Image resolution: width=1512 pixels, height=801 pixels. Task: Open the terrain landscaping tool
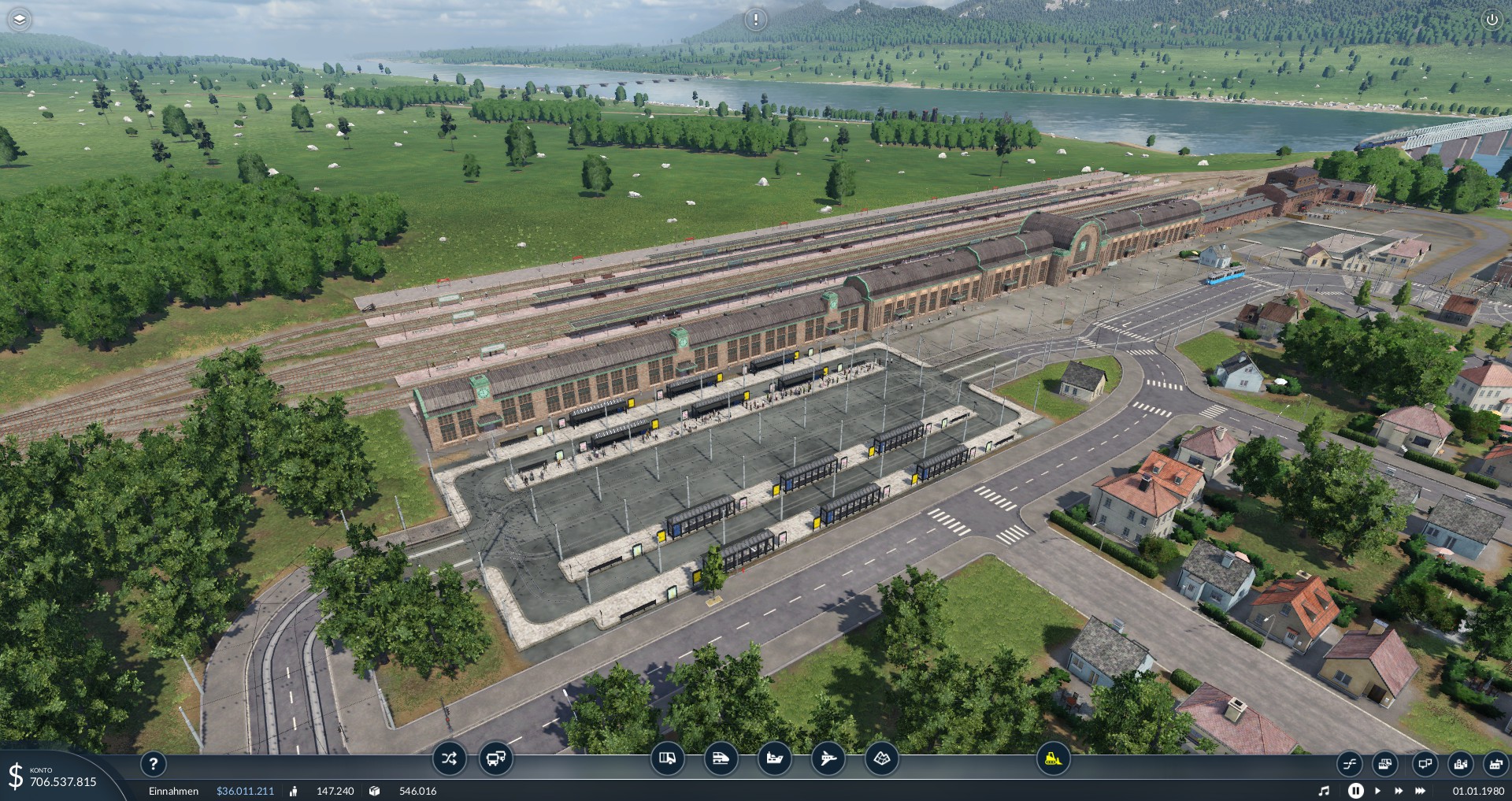(881, 759)
